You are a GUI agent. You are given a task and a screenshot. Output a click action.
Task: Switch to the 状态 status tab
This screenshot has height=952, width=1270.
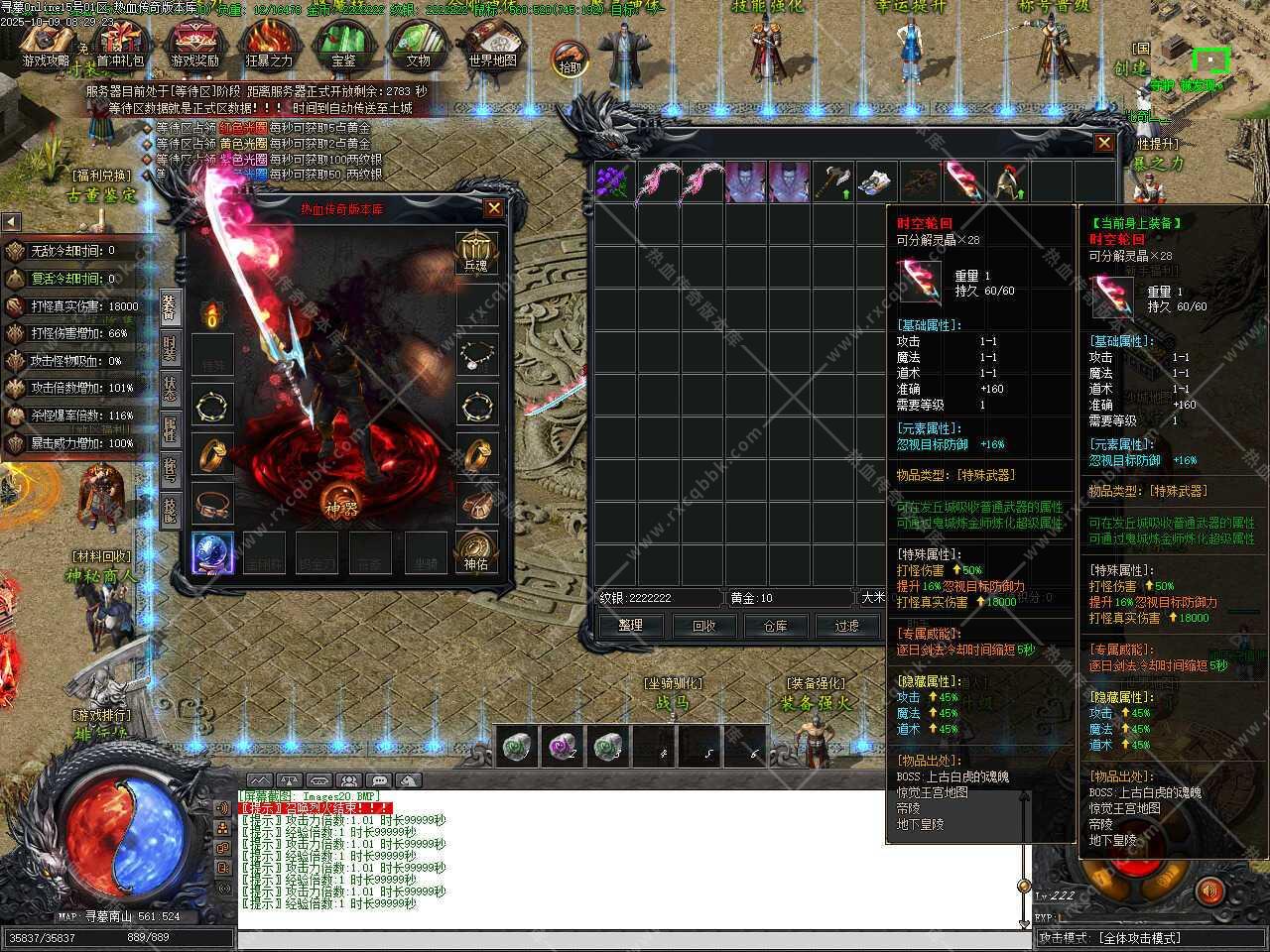tap(170, 390)
